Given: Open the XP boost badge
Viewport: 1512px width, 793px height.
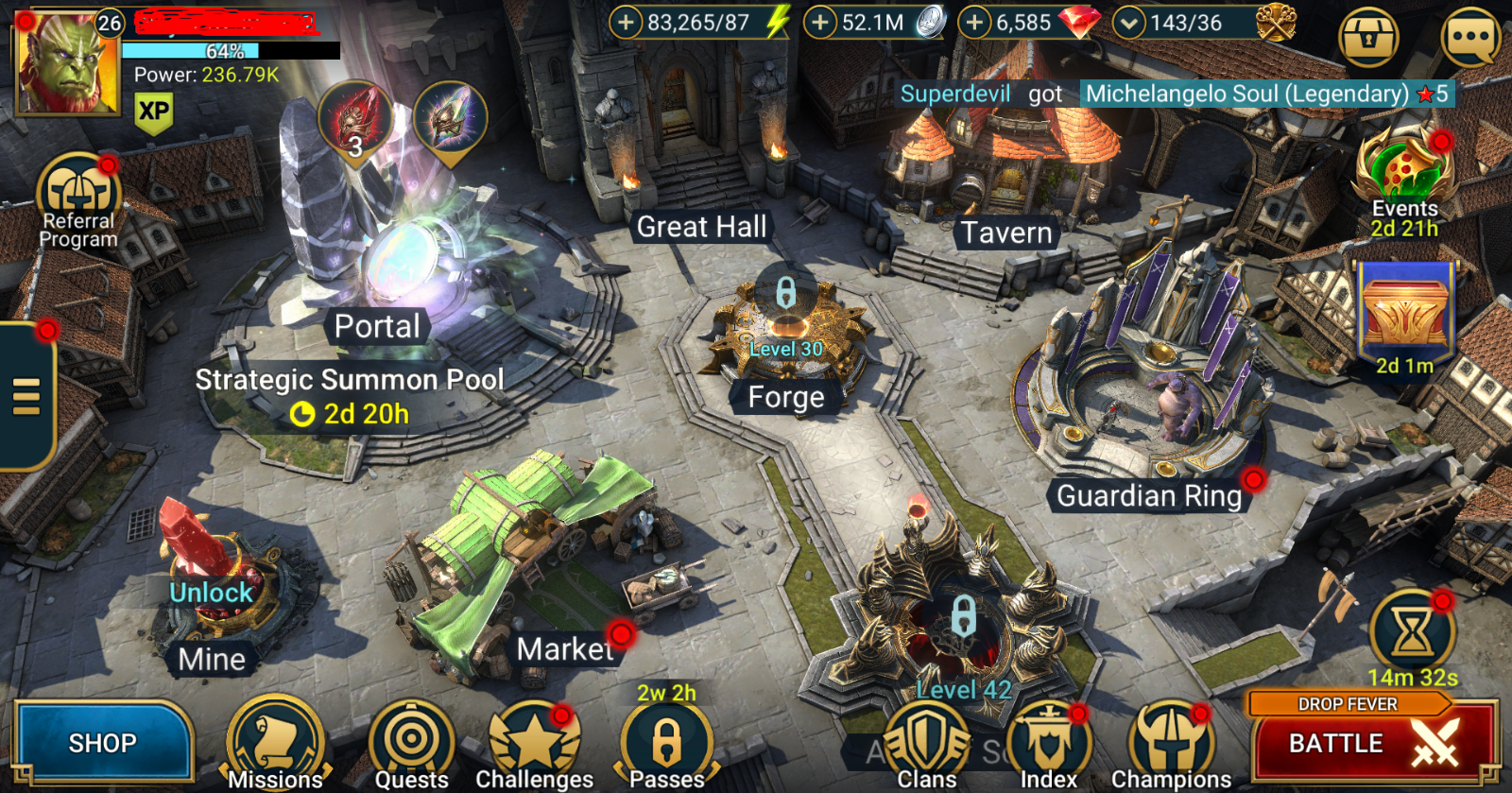Looking at the screenshot, I should click(x=154, y=112).
